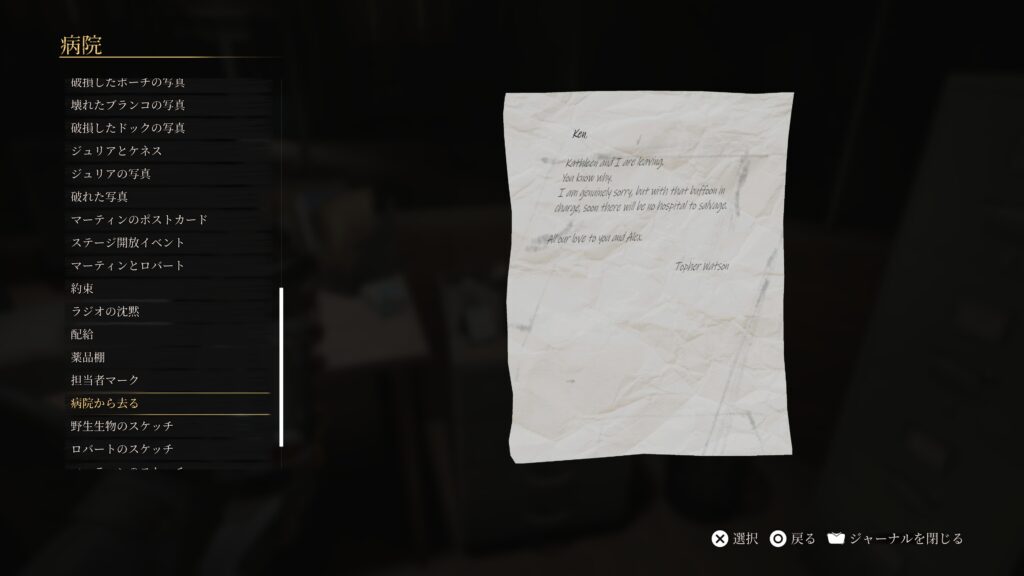Click the journal list scrollbar thumb
Screen dimensions: 1024x576
click(x=281, y=366)
